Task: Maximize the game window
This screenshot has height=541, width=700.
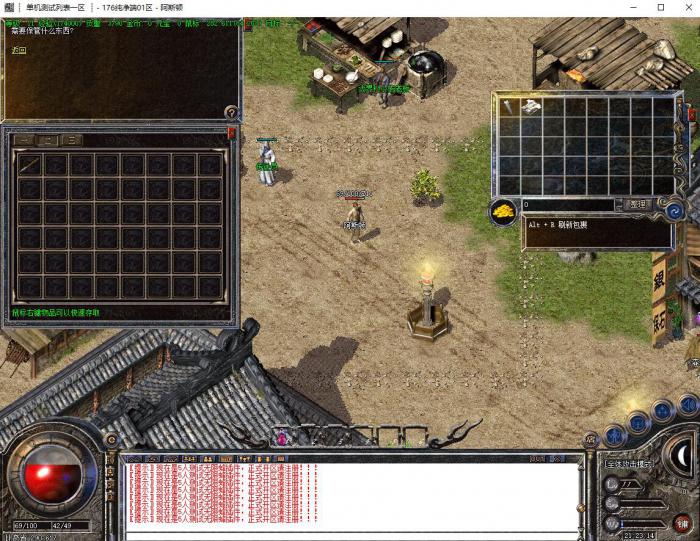Action: [660, 7]
